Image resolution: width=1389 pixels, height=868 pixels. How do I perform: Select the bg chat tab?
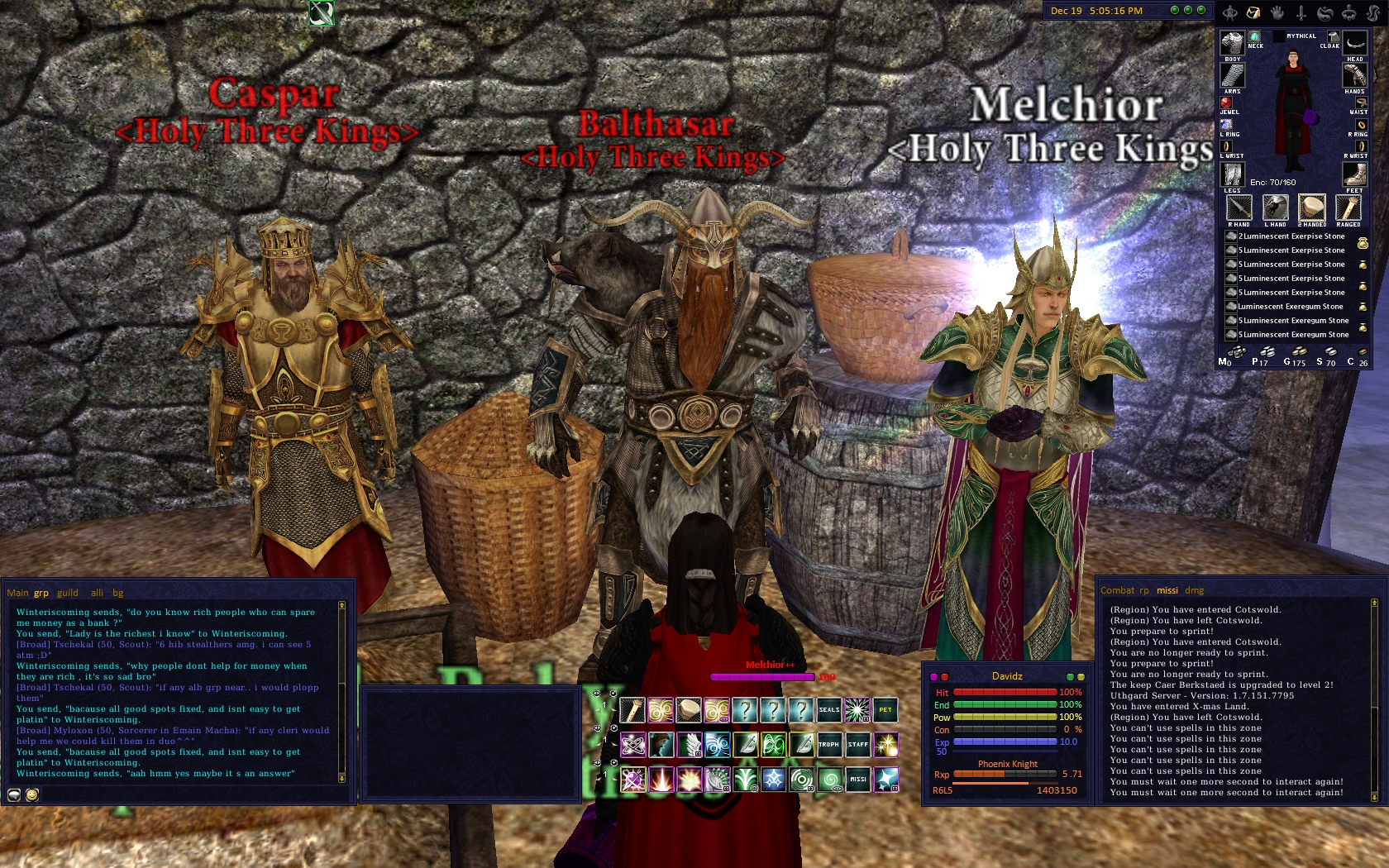pos(118,593)
